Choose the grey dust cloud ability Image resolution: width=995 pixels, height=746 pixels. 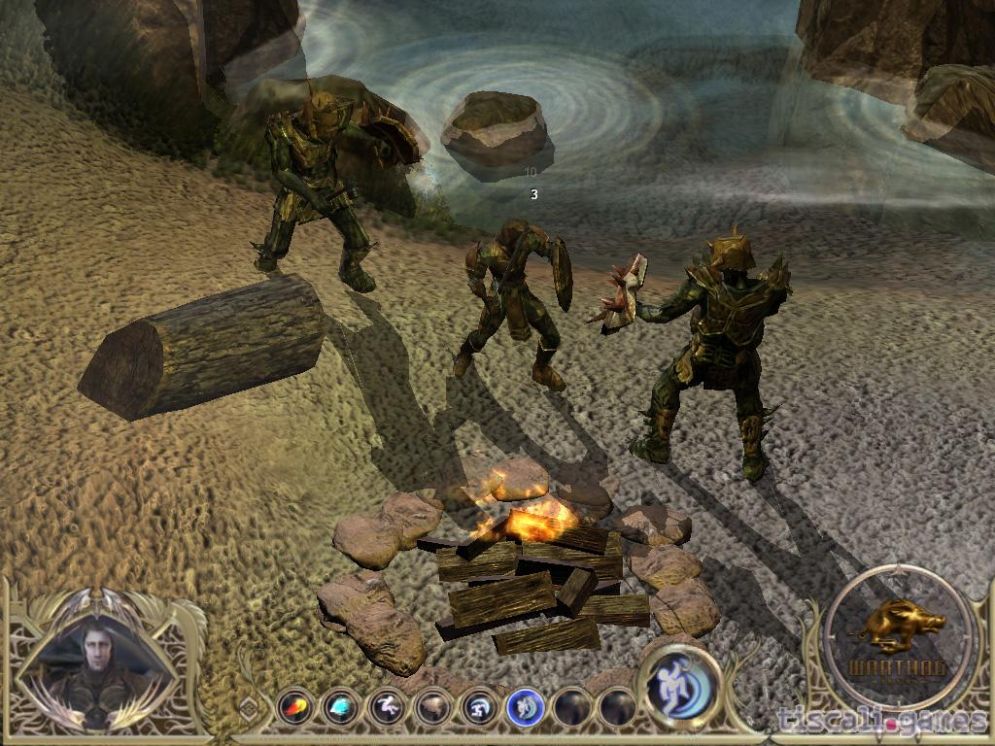pos(433,708)
